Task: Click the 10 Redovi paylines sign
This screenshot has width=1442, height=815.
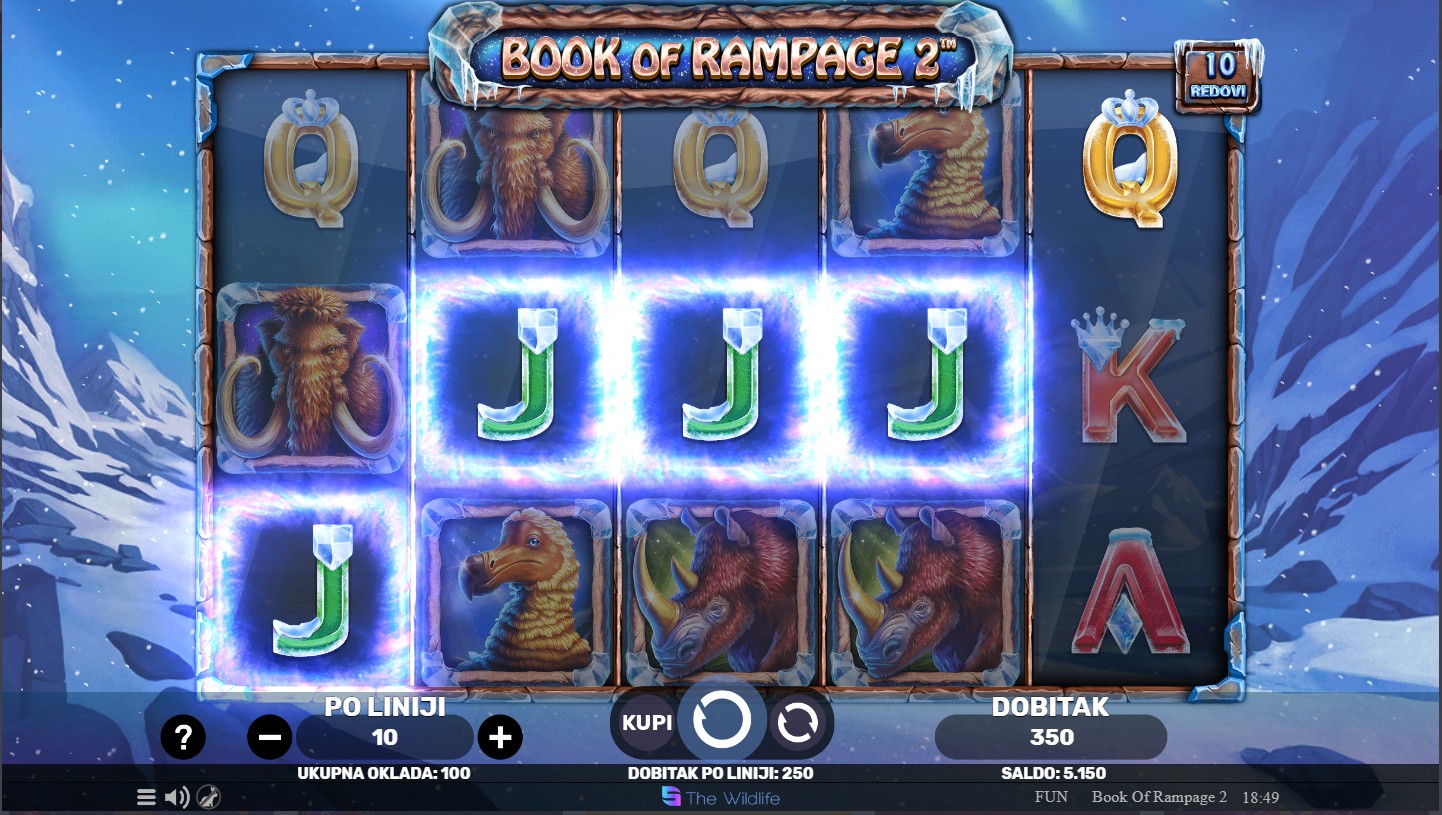Action: (x=1218, y=76)
